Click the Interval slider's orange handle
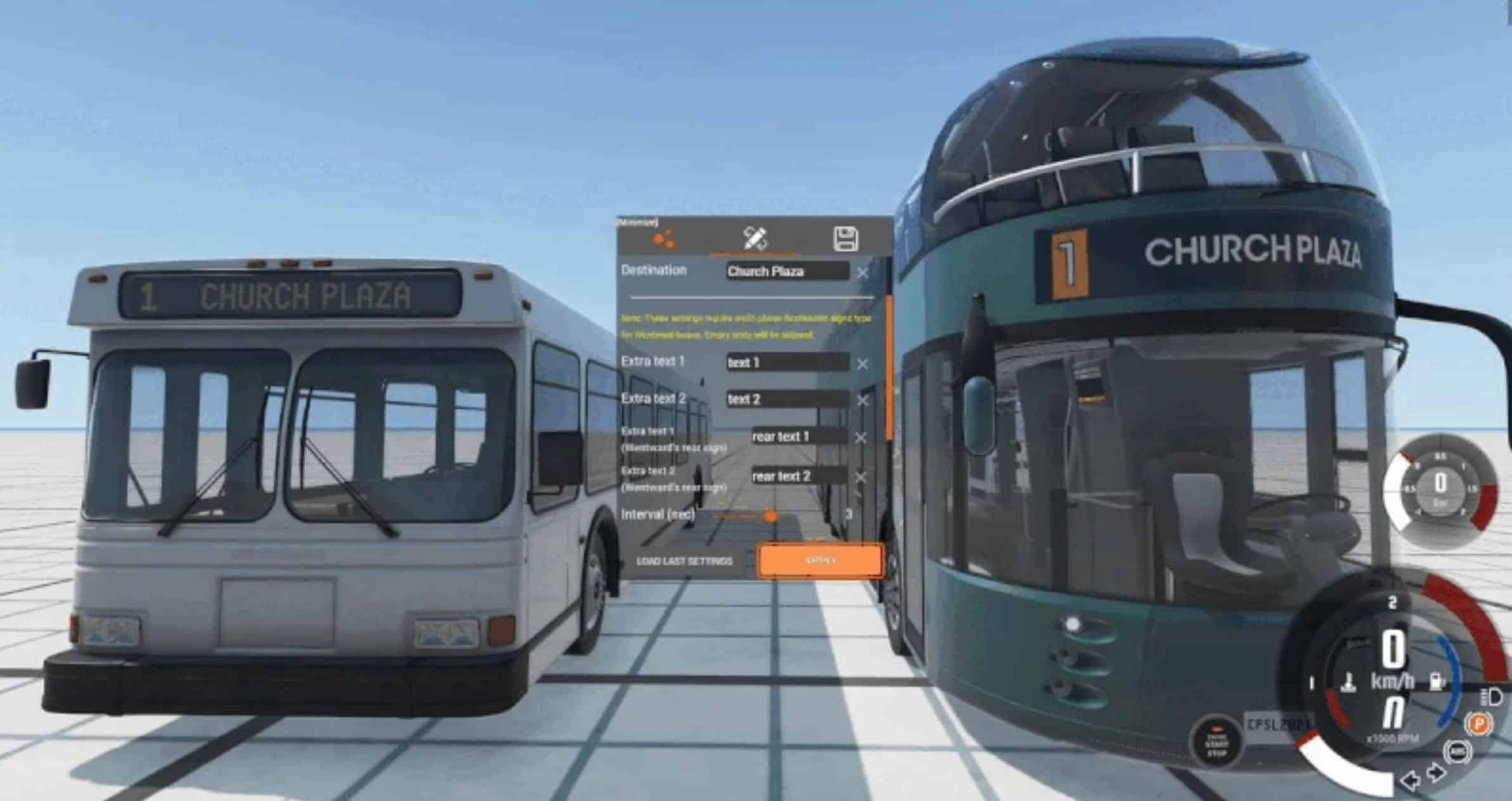Image resolution: width=1512 pixels, height=801 pixels. [770, 516]
